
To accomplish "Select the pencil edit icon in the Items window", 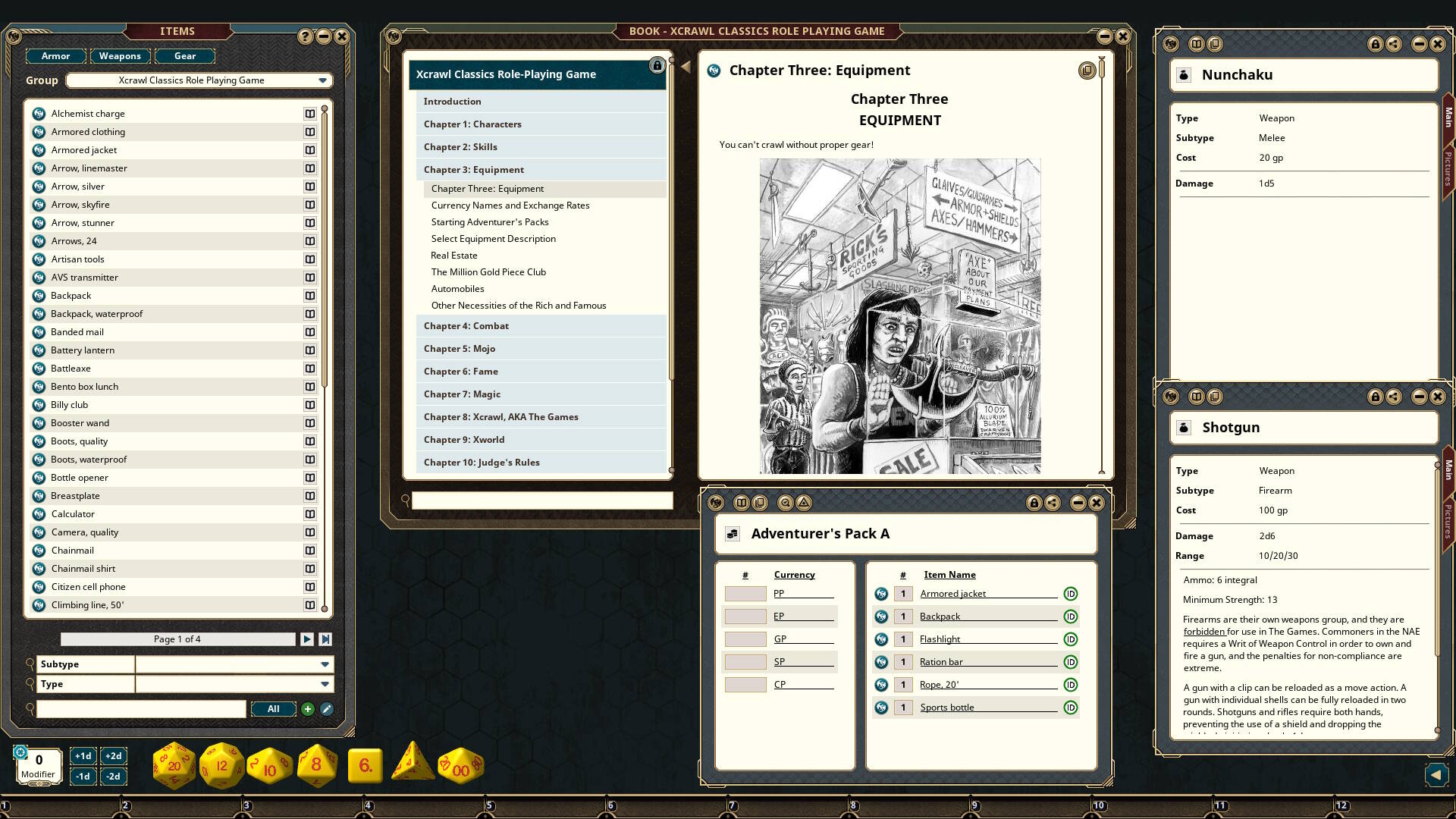I will [x=325, y=708].
